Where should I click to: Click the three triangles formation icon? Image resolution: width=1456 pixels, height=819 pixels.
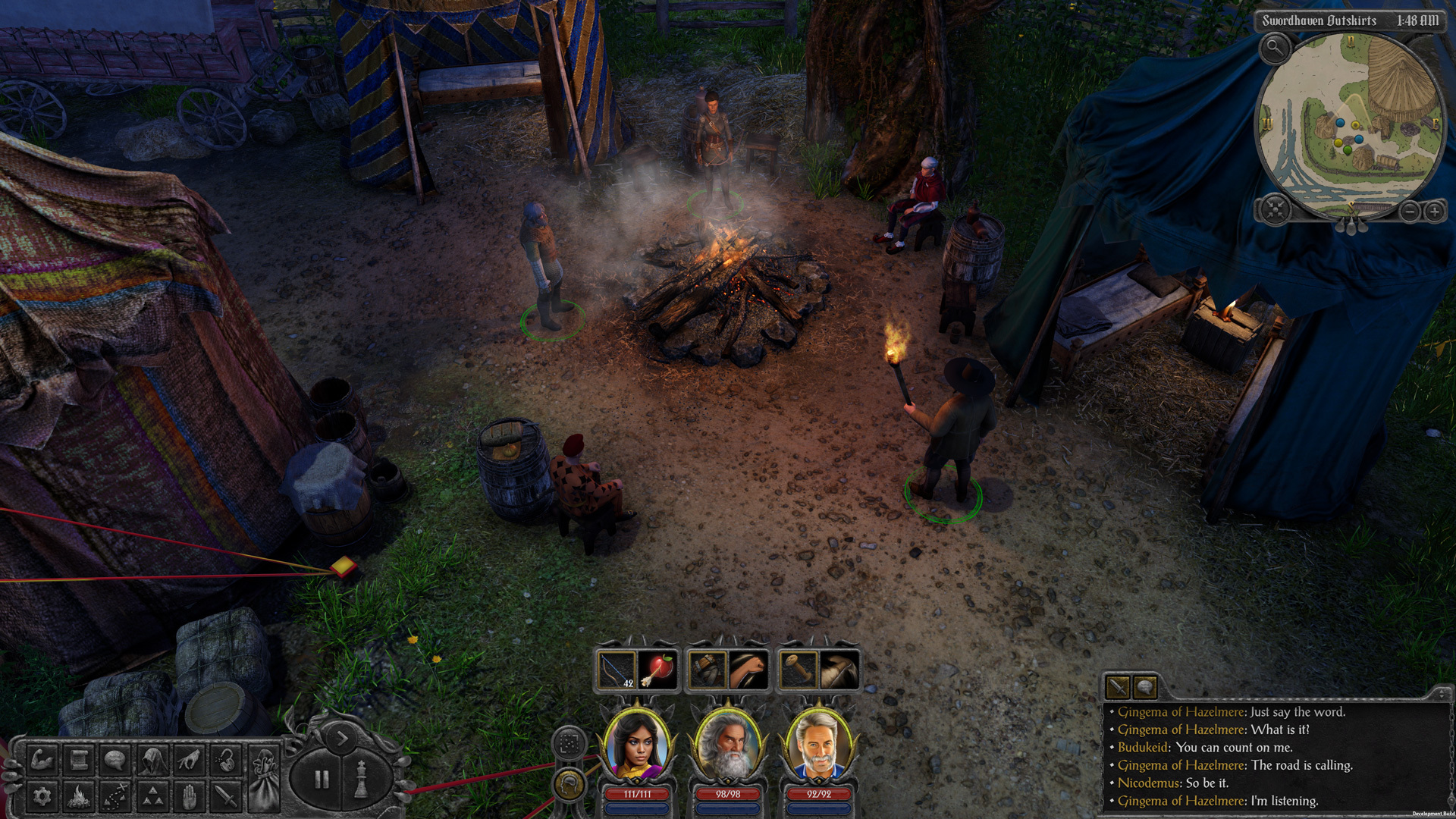(x=152, y=796)
